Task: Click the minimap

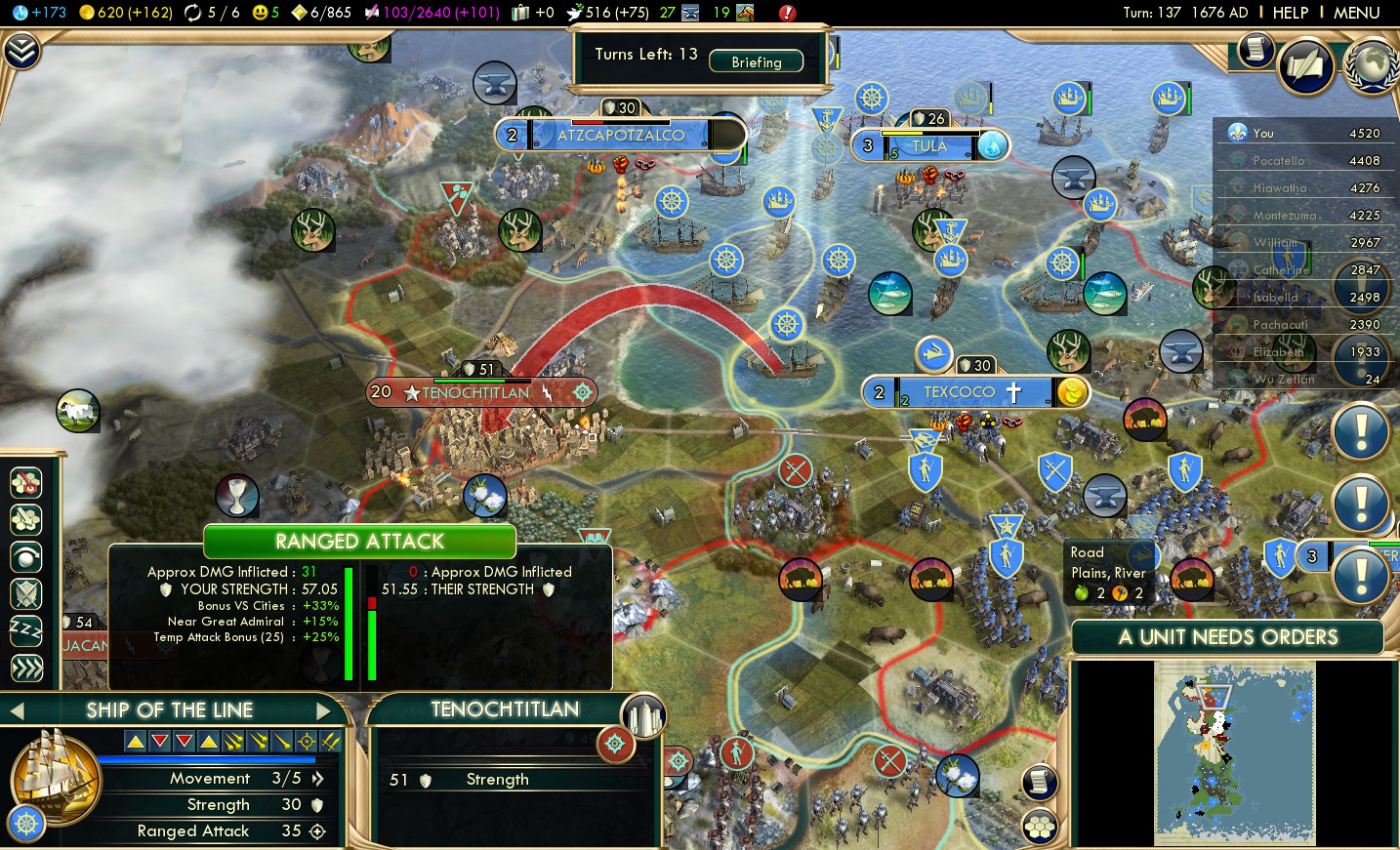Action: pos(1234,753)
